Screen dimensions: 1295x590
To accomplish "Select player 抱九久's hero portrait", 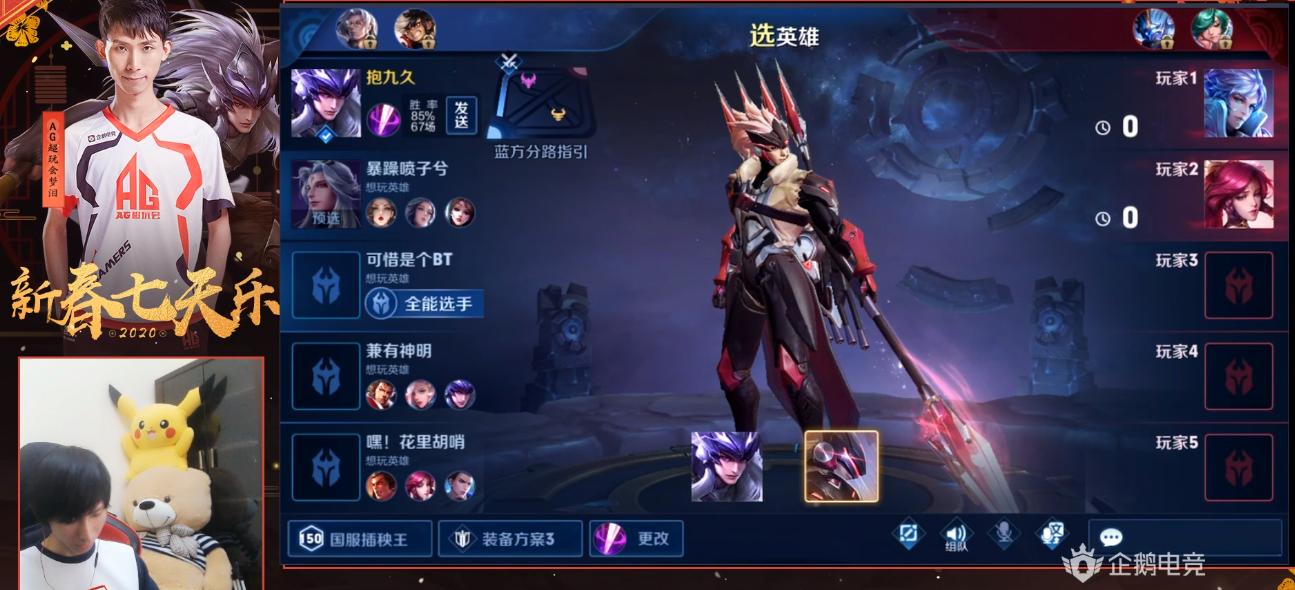I will pos(326,103).
